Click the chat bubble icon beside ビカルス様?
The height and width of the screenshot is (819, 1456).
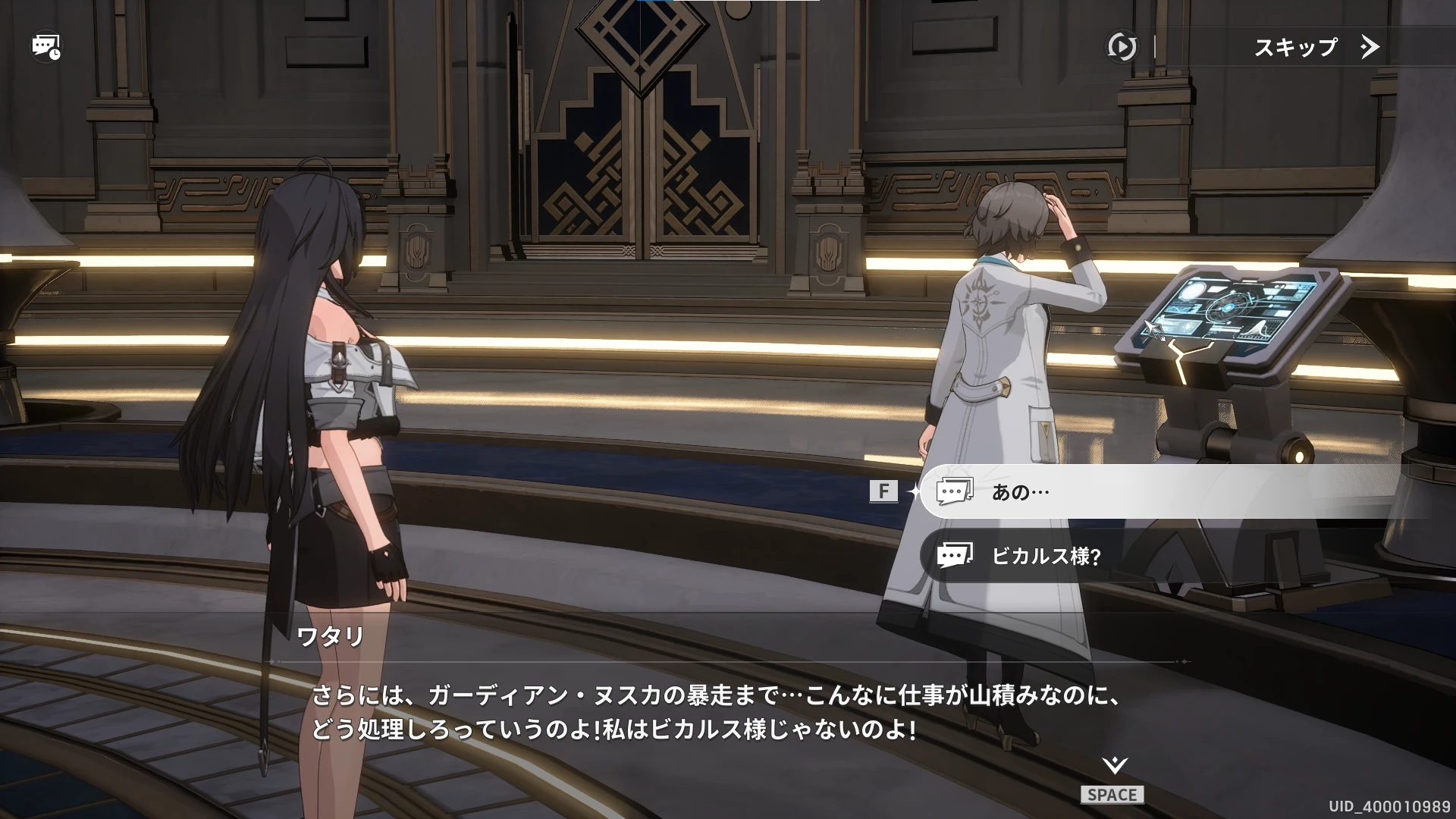pyautogui.click(x=957, y=554)
